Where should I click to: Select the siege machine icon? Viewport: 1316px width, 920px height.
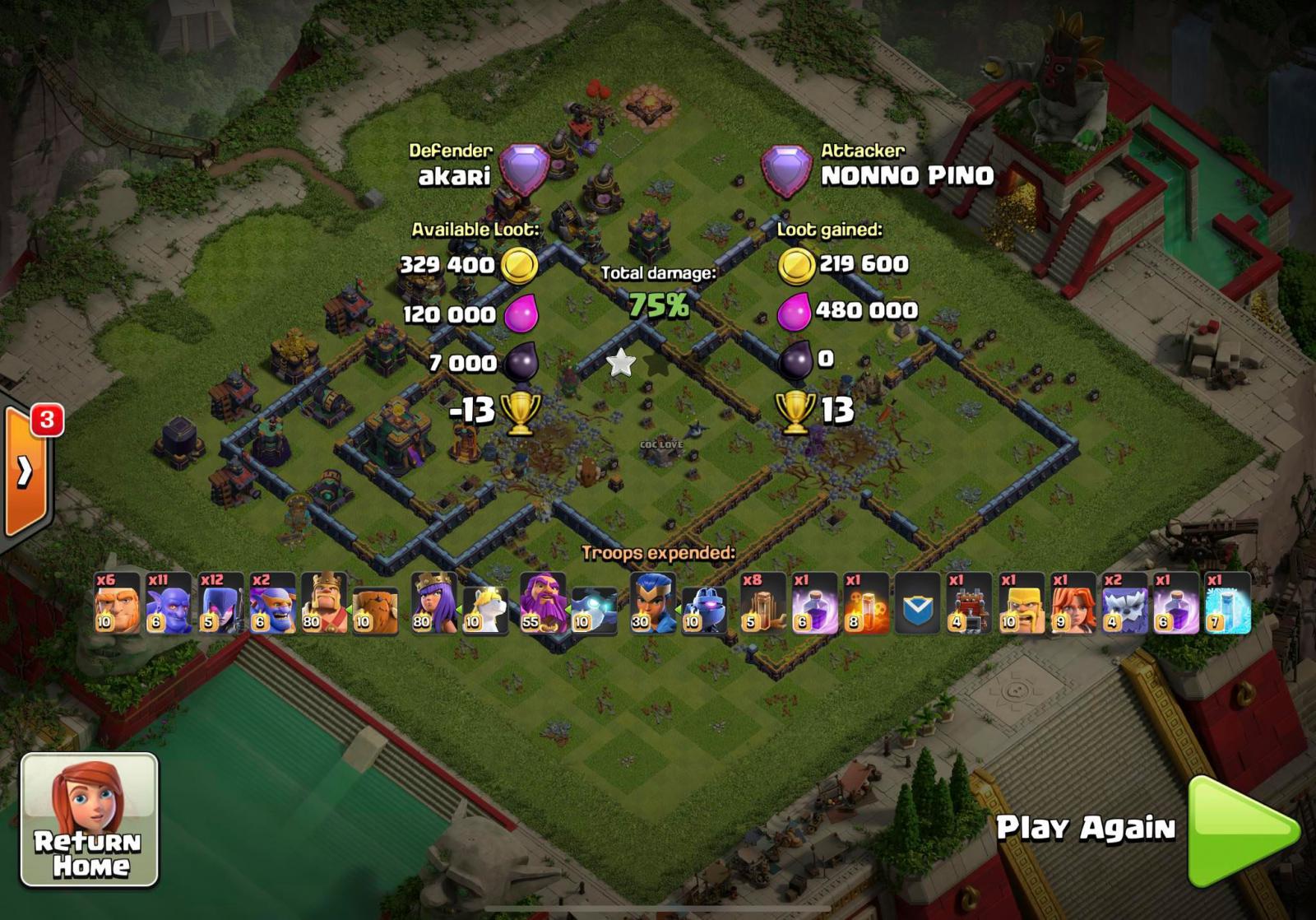click(968, 605)
